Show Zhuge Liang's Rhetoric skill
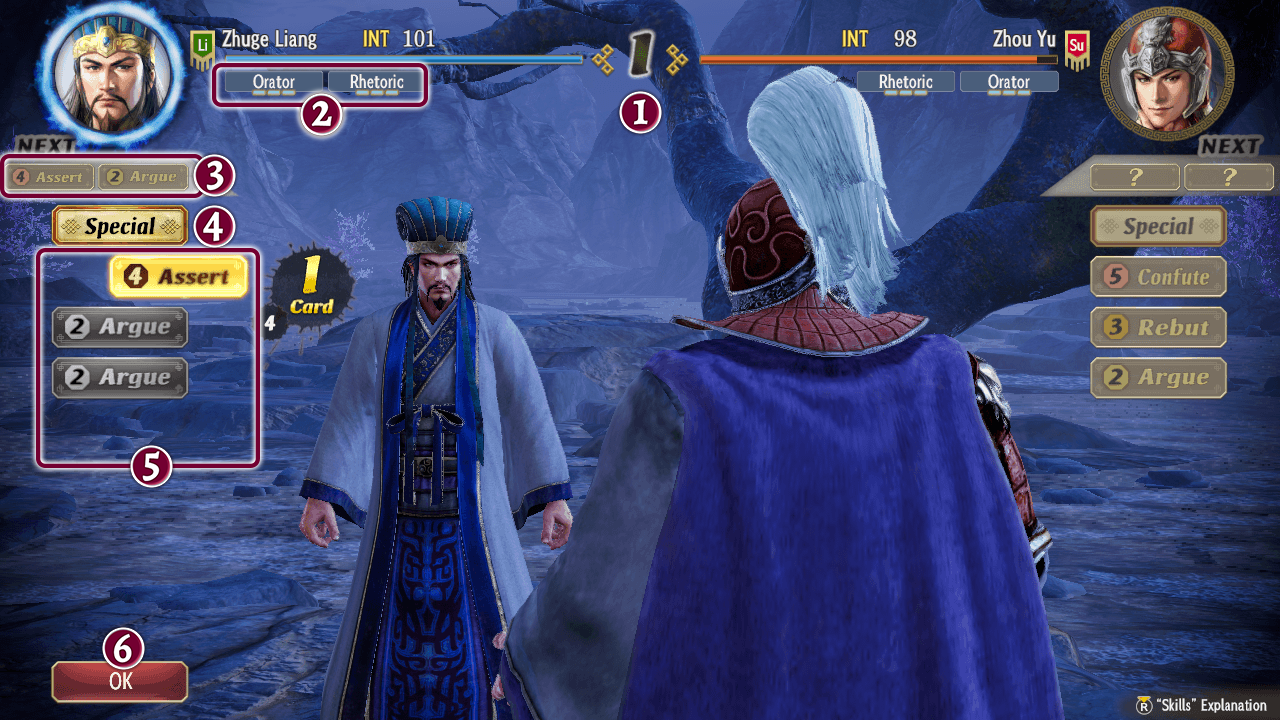The image size is (1280, 720). [x=376, y=82]
